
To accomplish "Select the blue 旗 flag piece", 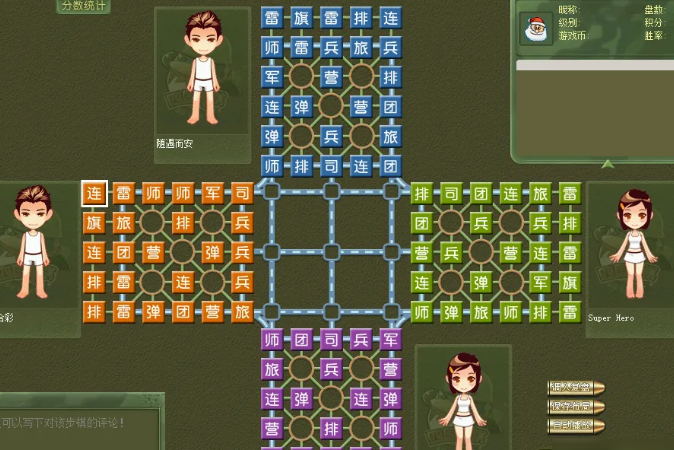I will tap(301, 18).
